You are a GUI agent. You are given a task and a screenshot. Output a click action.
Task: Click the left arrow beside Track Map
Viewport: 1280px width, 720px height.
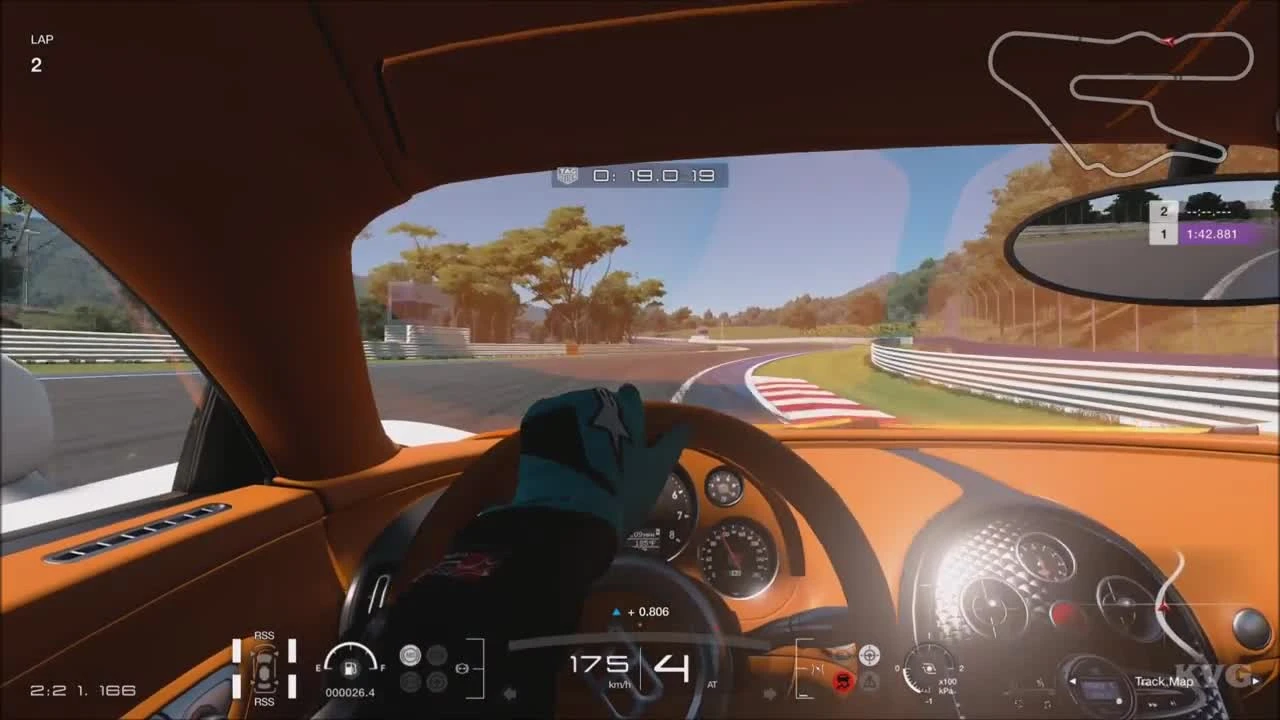click(1073, 681)
